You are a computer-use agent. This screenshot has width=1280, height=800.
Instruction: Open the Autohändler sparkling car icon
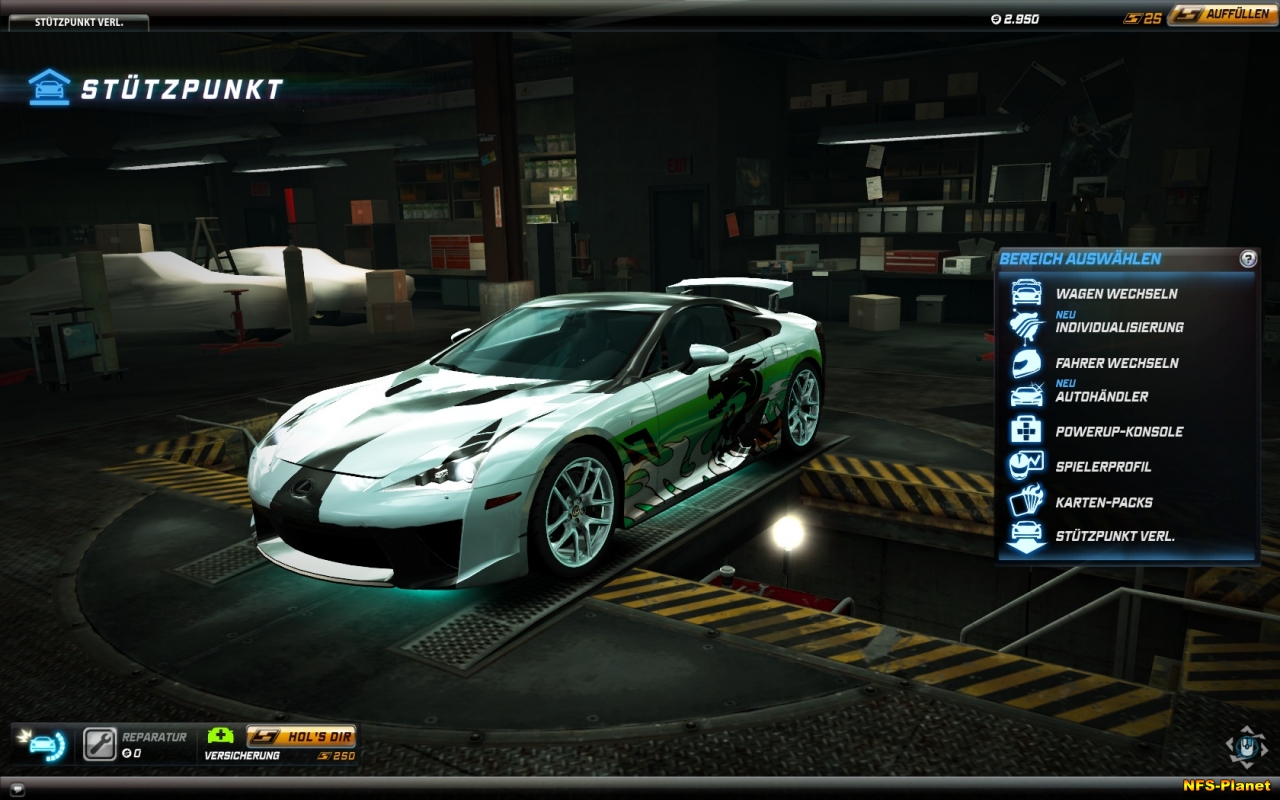1027,396
